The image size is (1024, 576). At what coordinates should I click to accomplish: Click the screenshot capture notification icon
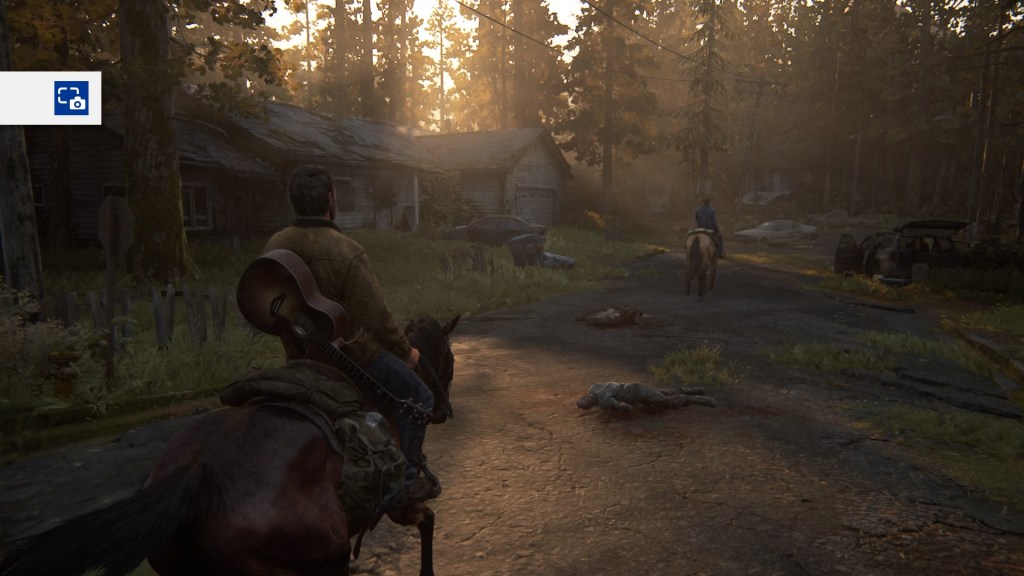pyautogui.click(x=71, y=98)
